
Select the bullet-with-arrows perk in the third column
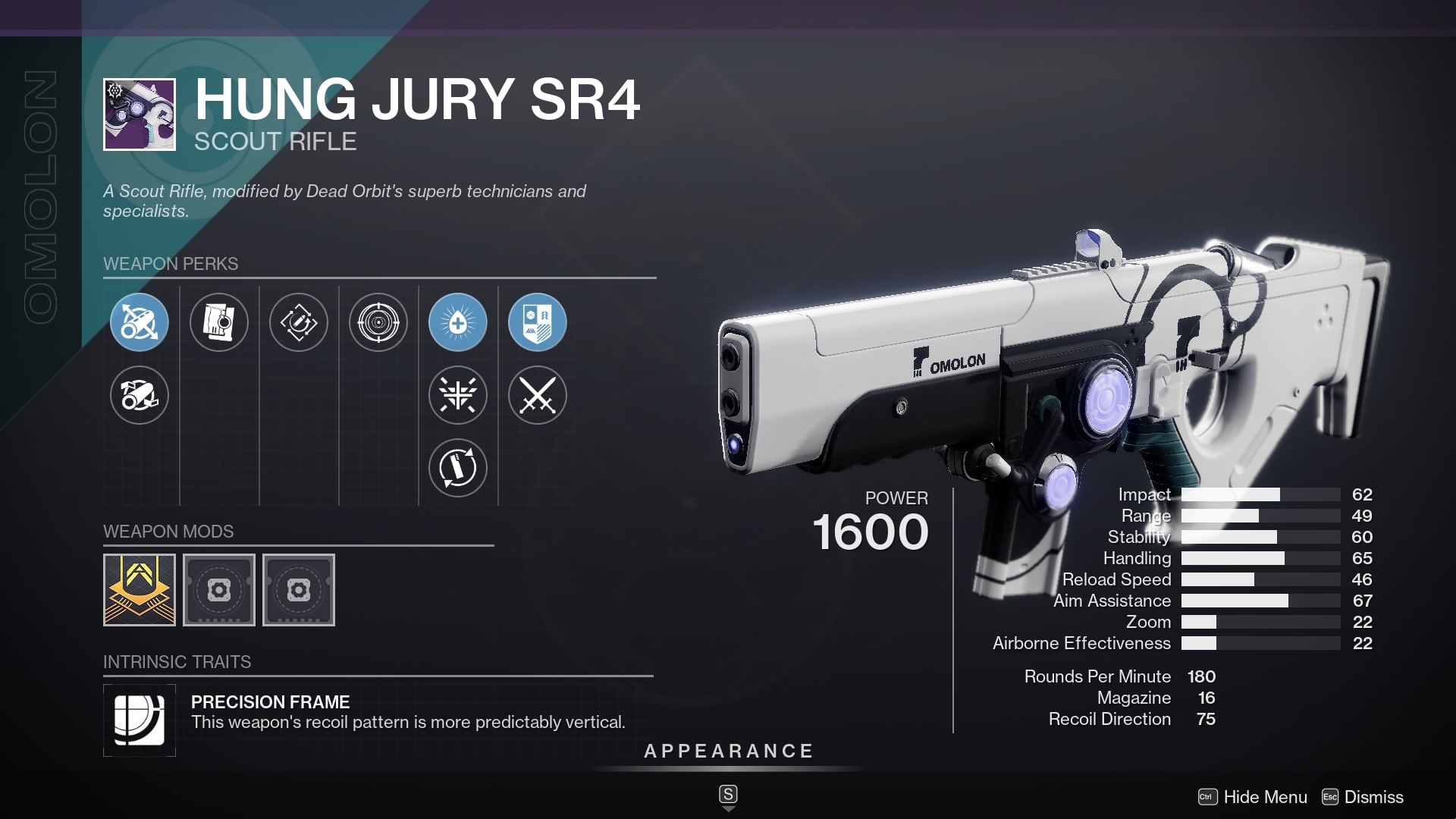pyautogui.click(x=300, y=322)
